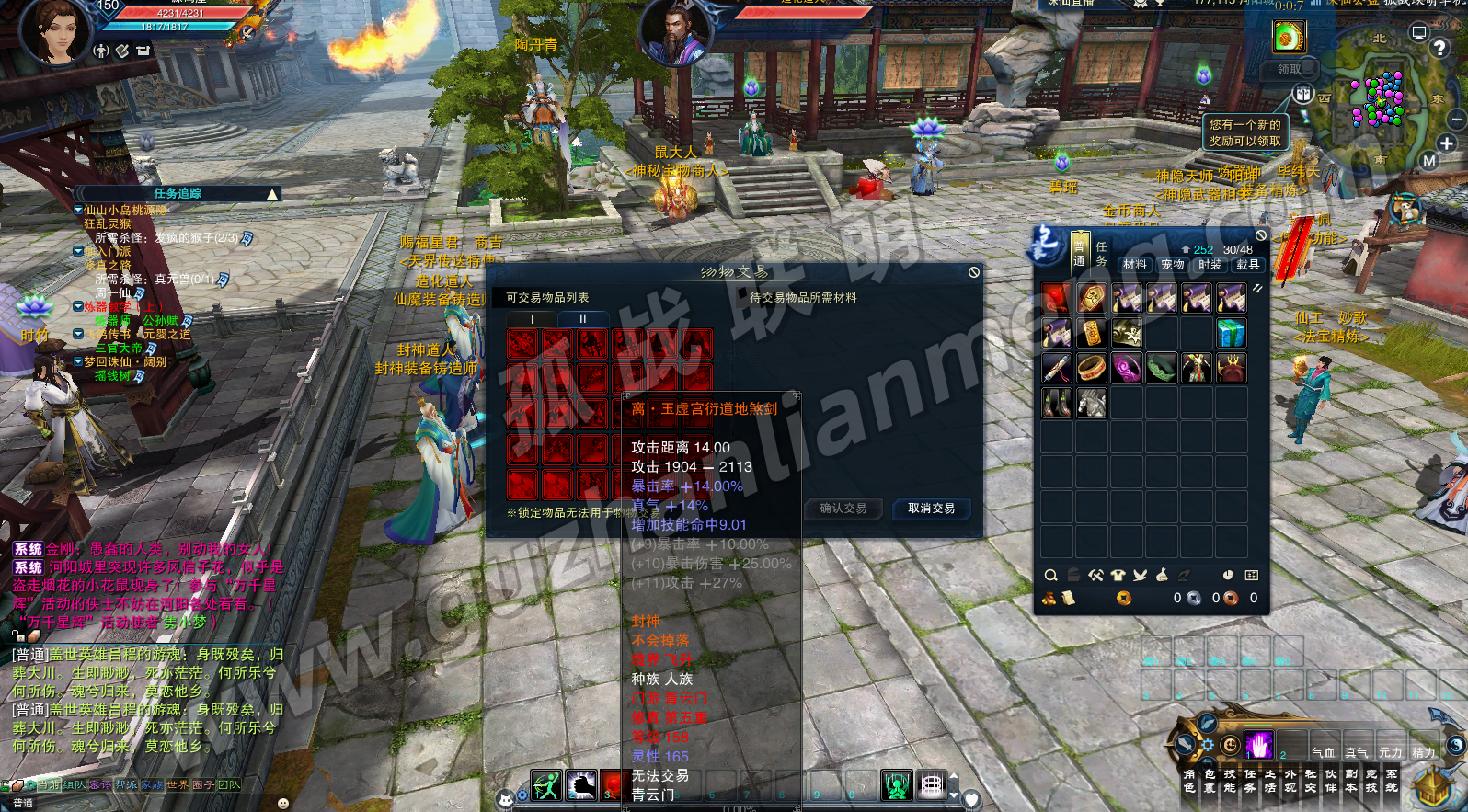This screenshot has height=812, width=1468.
Task: Open the 材料 materials bag tab
Action: pos(1135,265)
